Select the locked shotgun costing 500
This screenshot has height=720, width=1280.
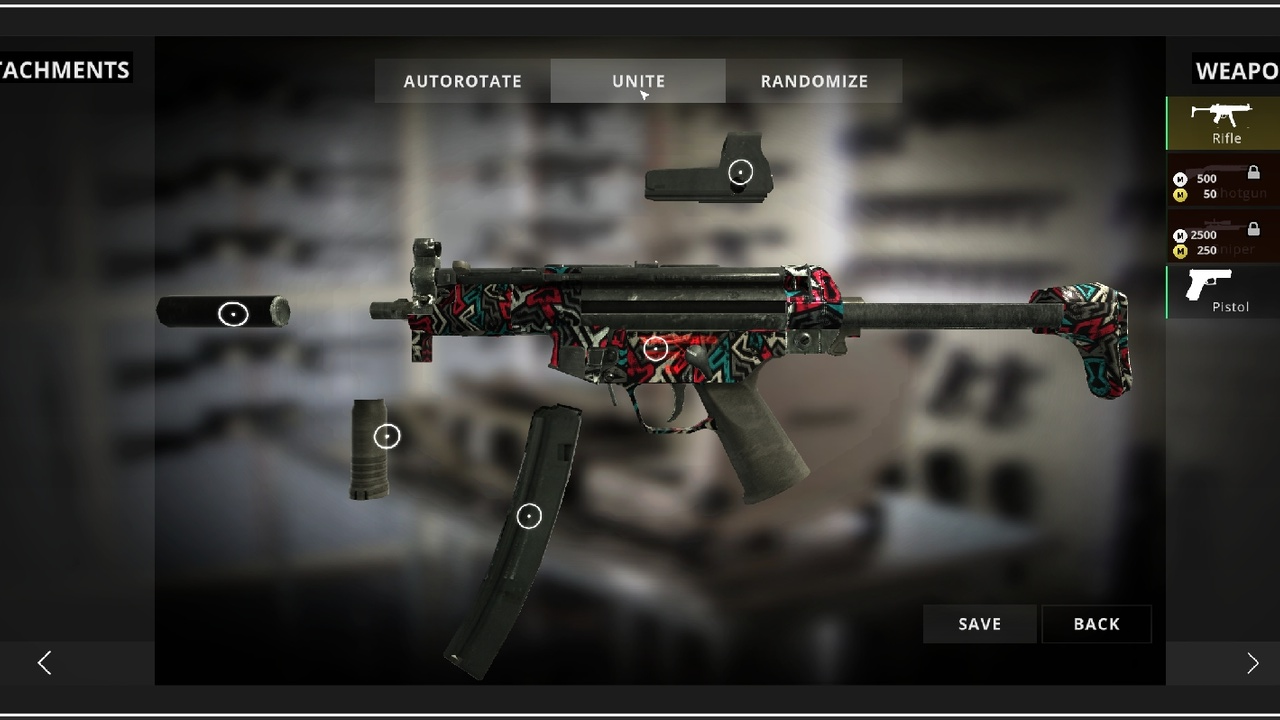[1224, 180]
